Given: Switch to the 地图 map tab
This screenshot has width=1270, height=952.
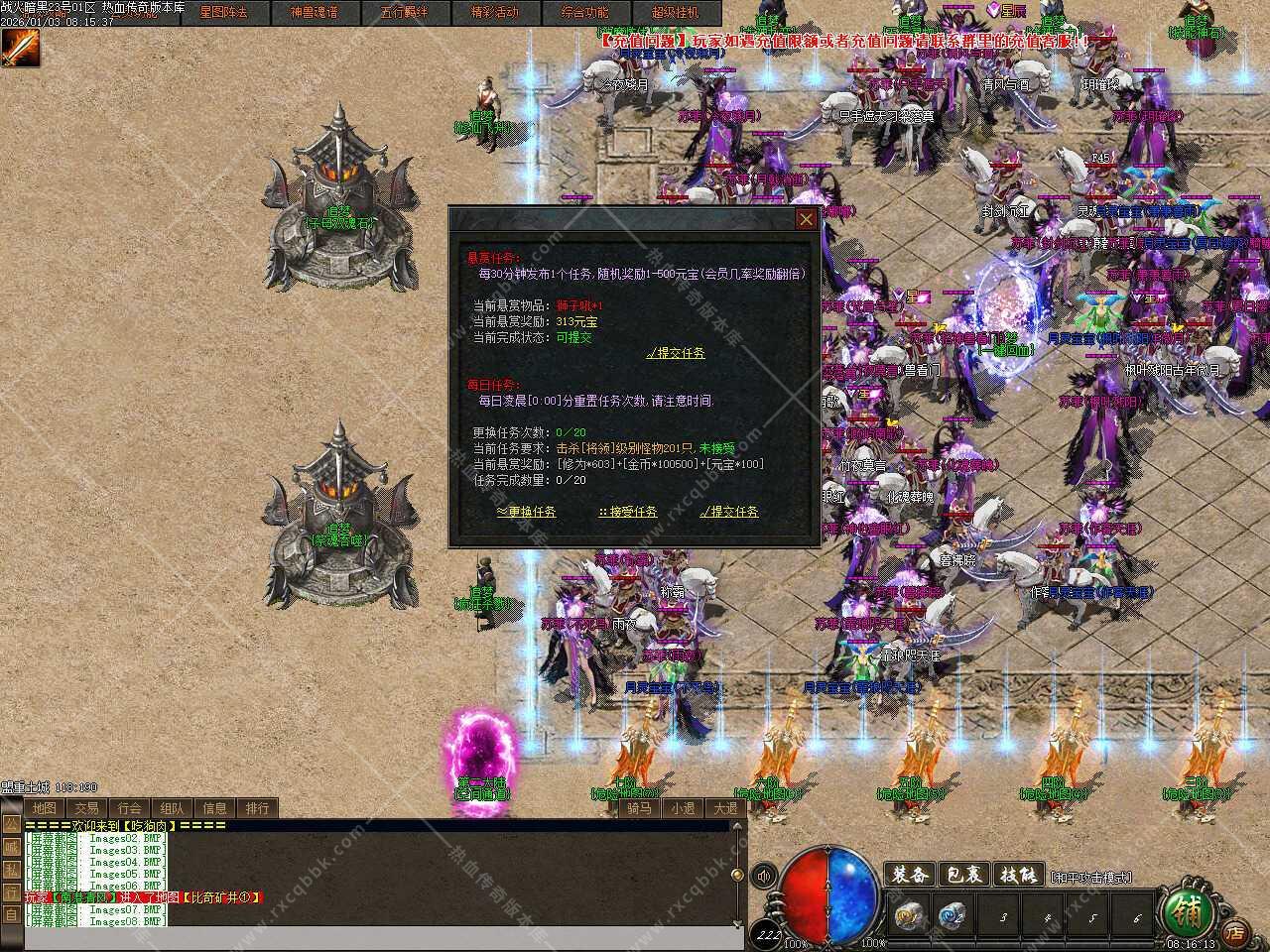Looking at the screenshot, I should tap(44, 808).
